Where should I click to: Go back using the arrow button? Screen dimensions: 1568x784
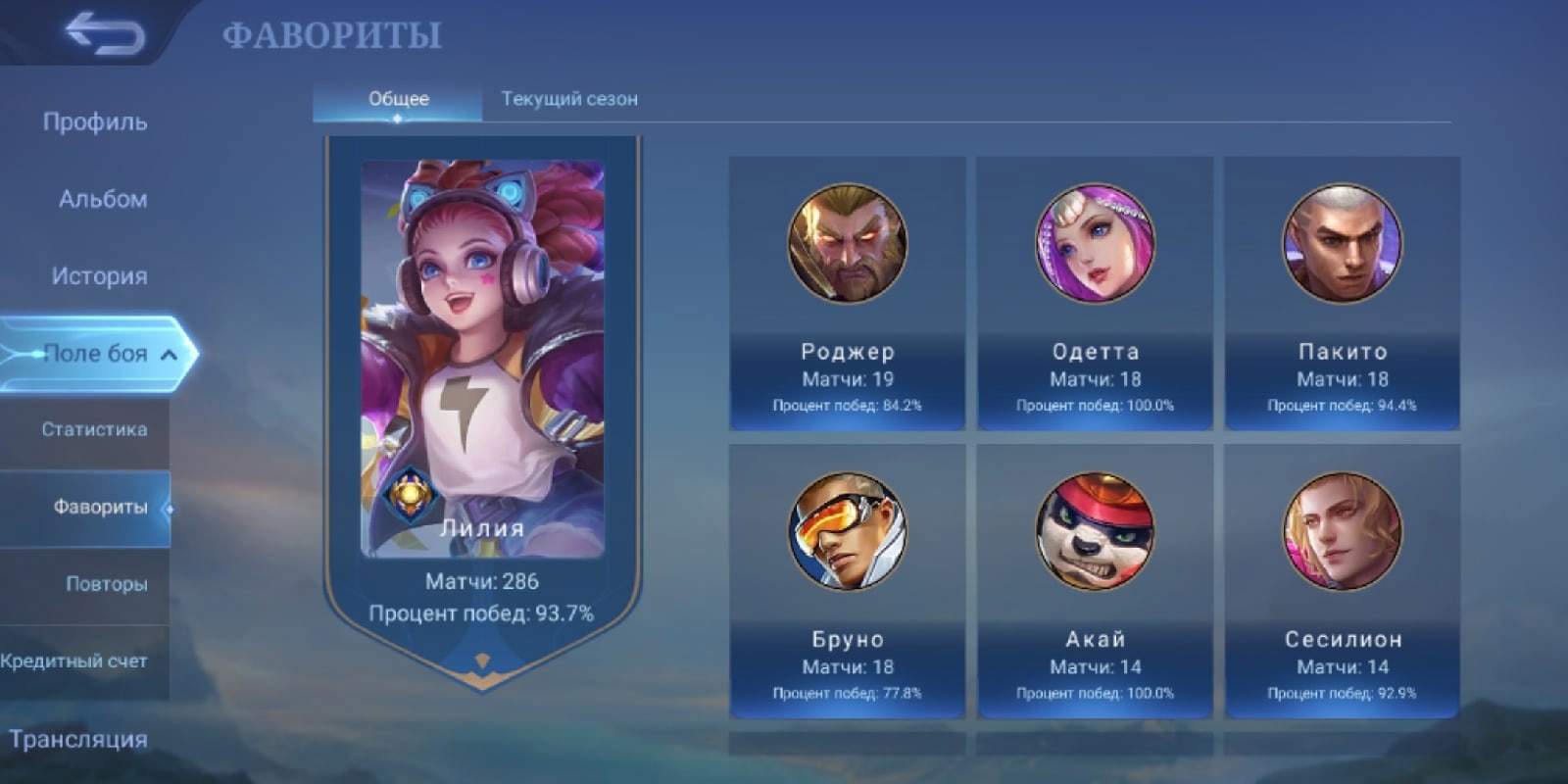point(104,34)
